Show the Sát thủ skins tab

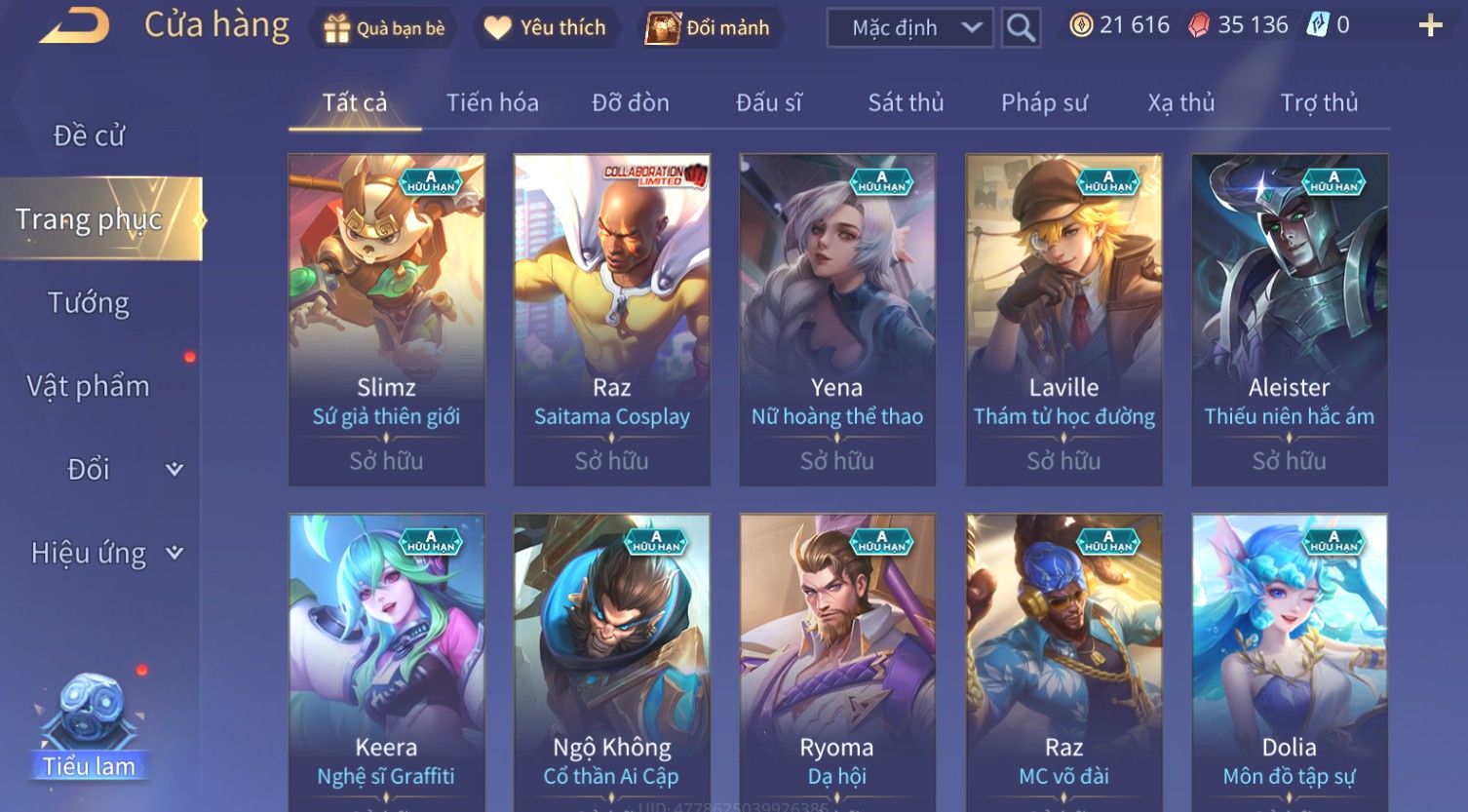click(x=906, y=102)
